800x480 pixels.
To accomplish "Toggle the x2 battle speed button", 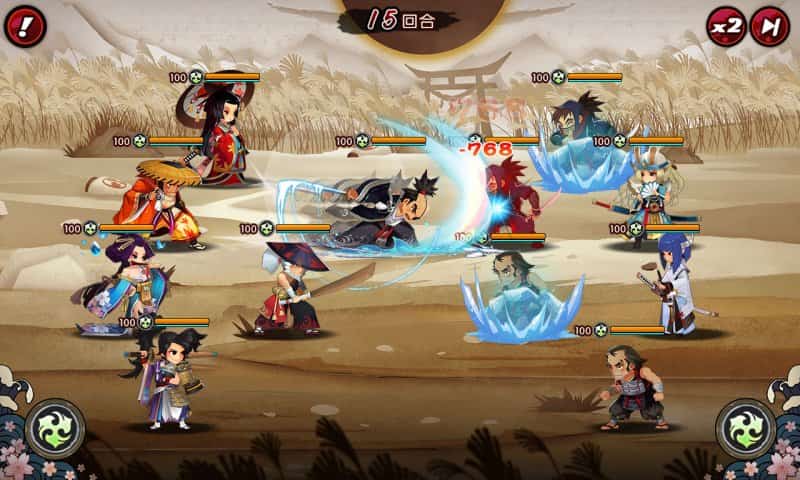I will 727,26.
